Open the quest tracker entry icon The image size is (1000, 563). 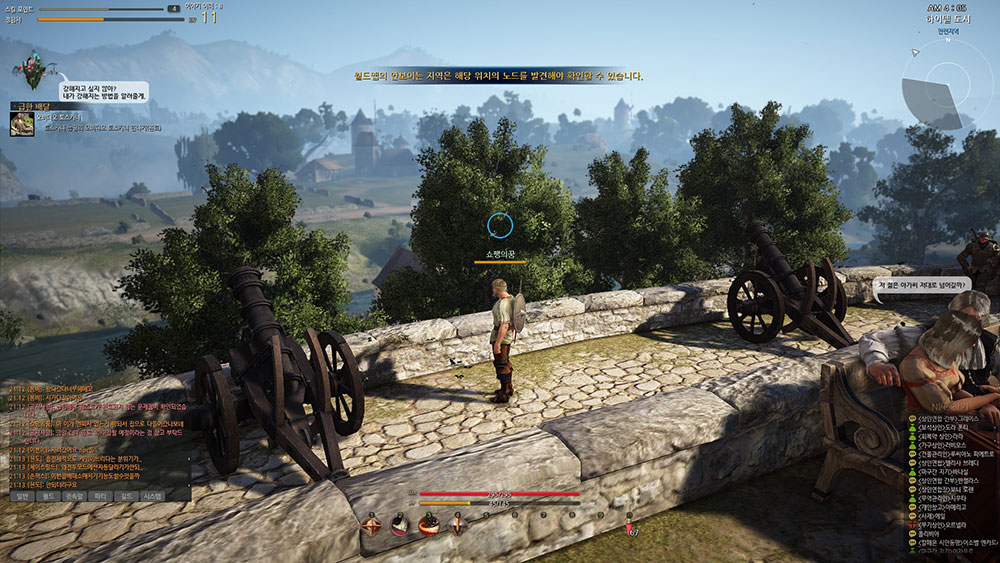(x=19, y=123)
